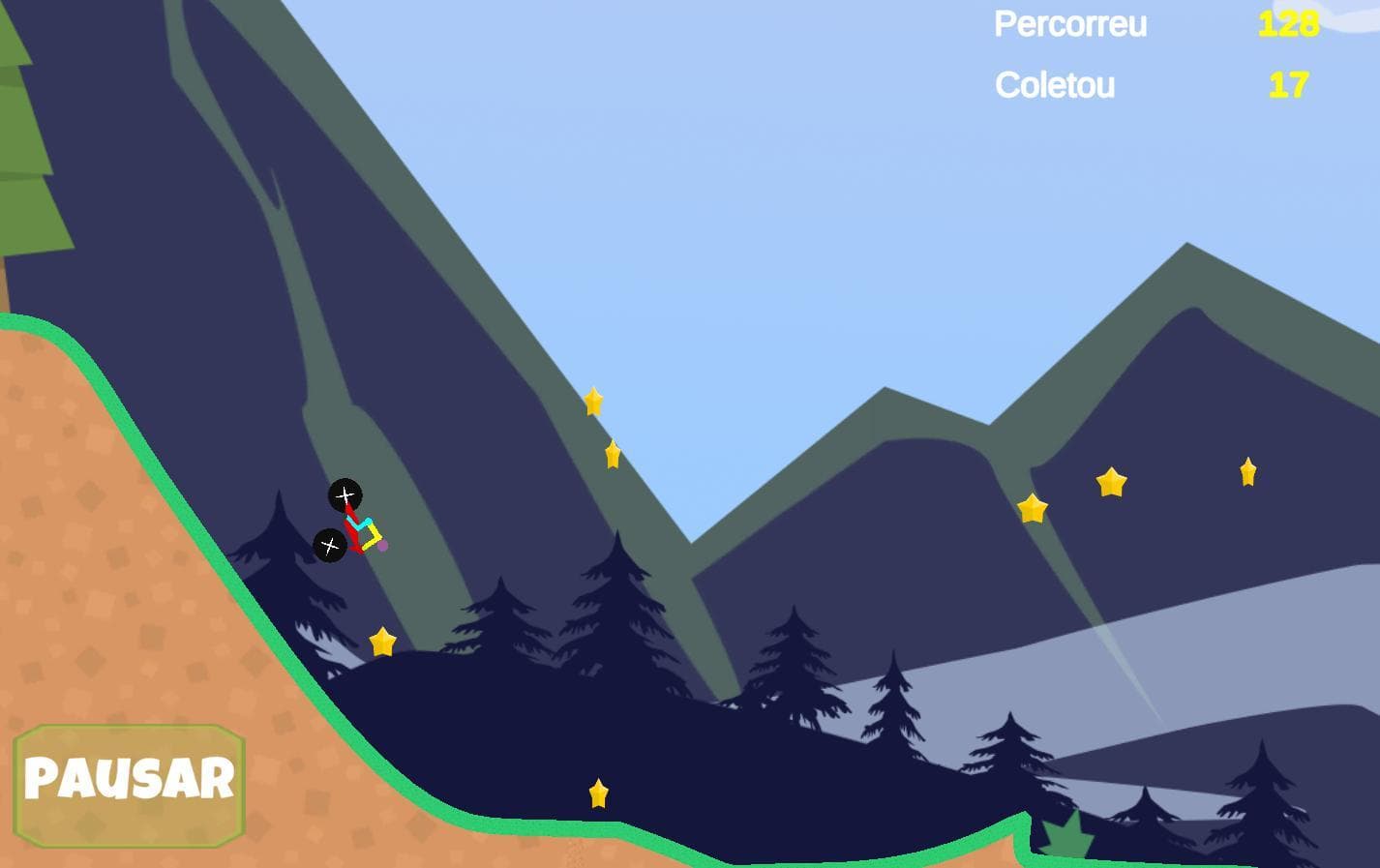Select the green arrow marker near bottom right
1380x868 pixels.
(1067, 835)
